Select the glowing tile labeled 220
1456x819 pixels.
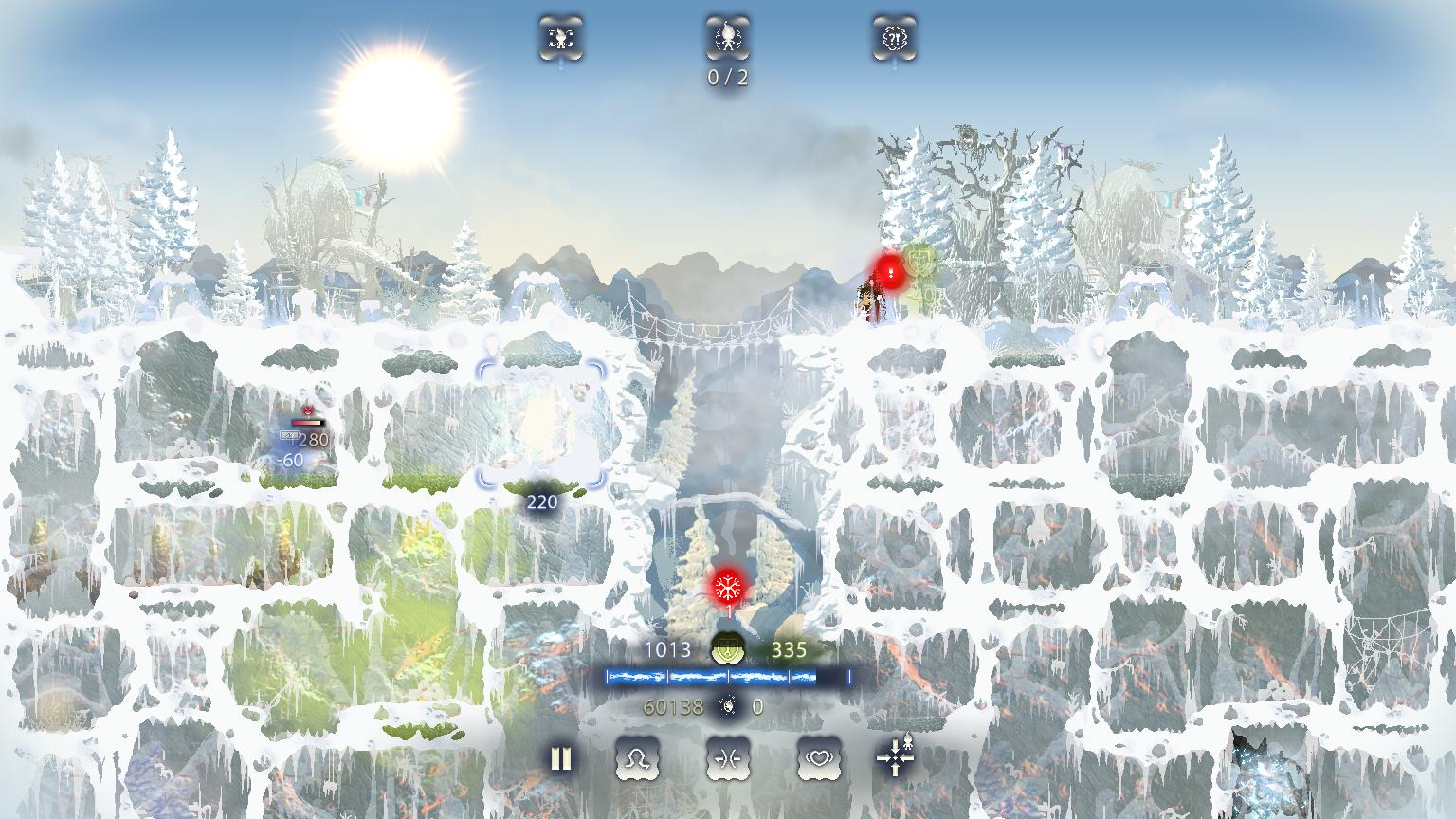539,427
